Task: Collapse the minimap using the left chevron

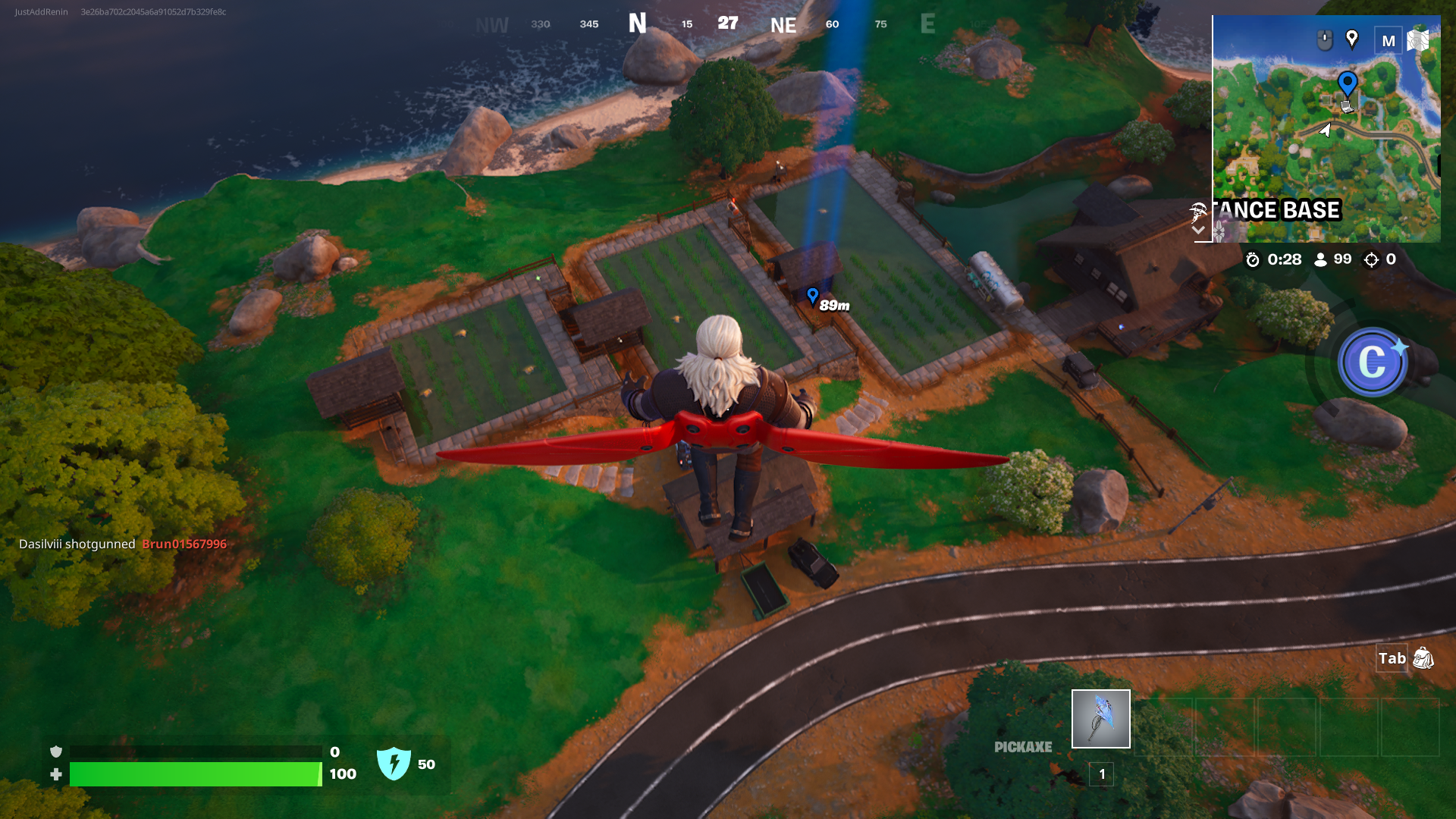Action: [1199, 229]
